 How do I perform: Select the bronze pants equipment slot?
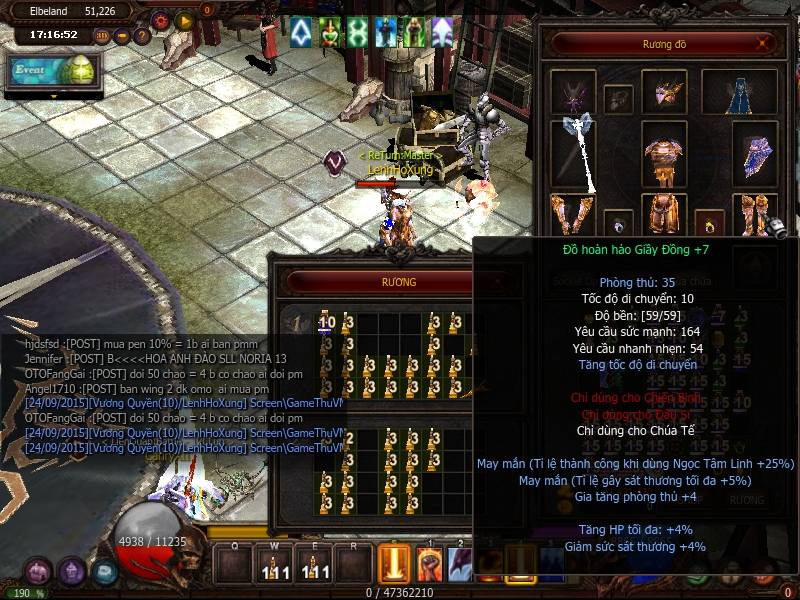(663, 213)
